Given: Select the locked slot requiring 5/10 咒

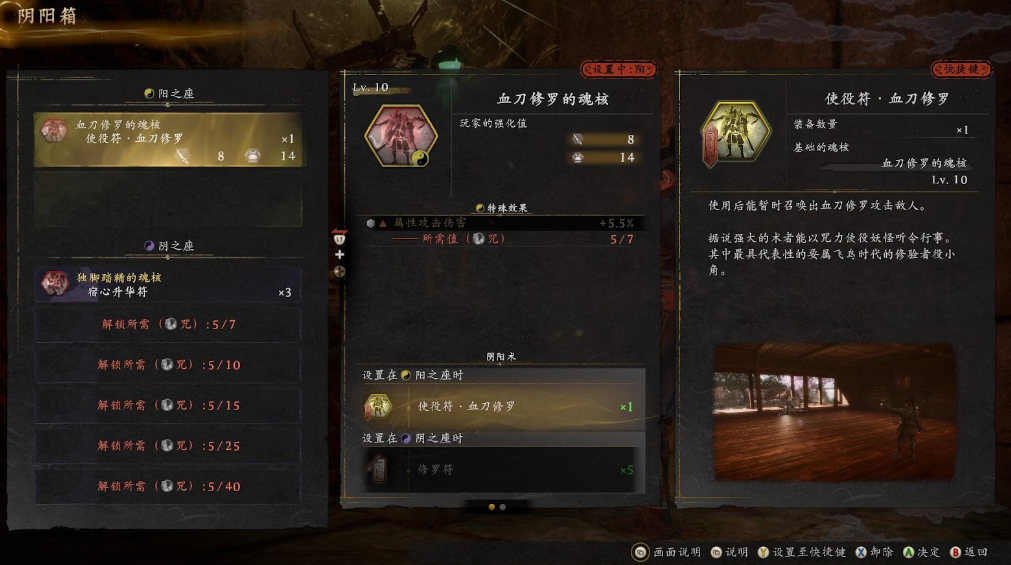Looking at the screenshot, I should [168, 365].
